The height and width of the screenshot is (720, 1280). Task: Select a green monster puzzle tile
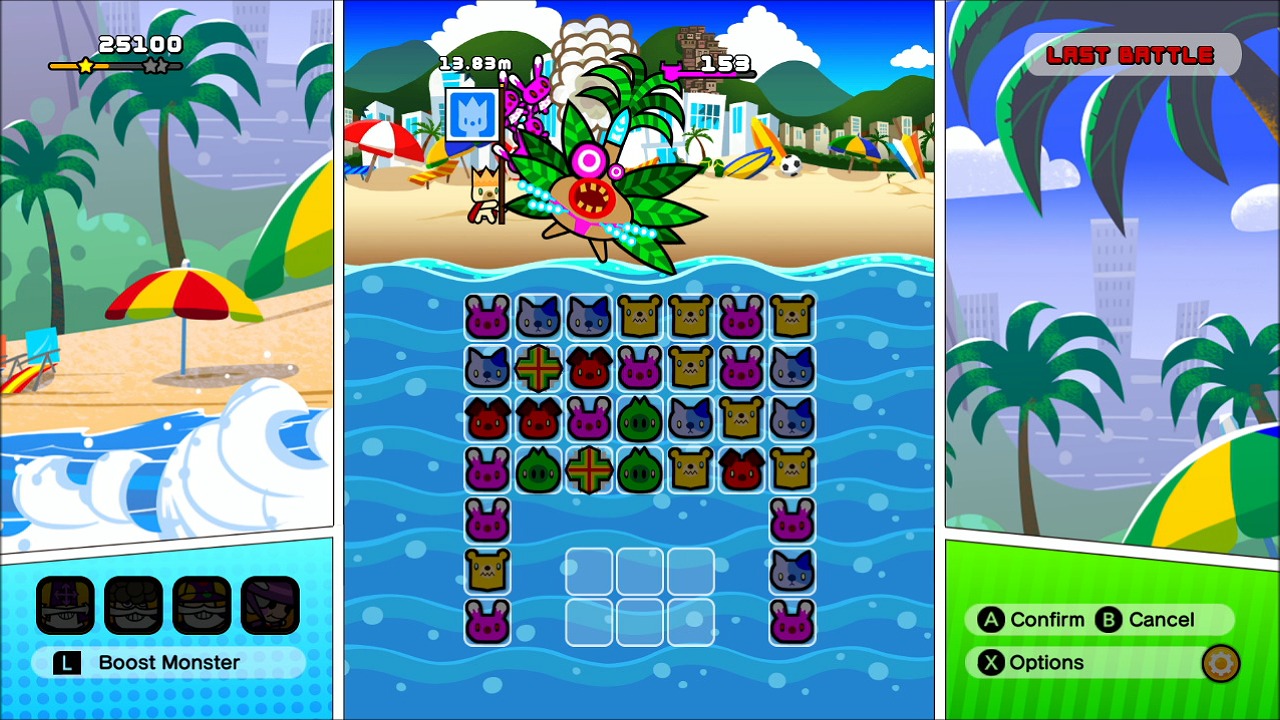pyautogui.click(x=640, y=418)
